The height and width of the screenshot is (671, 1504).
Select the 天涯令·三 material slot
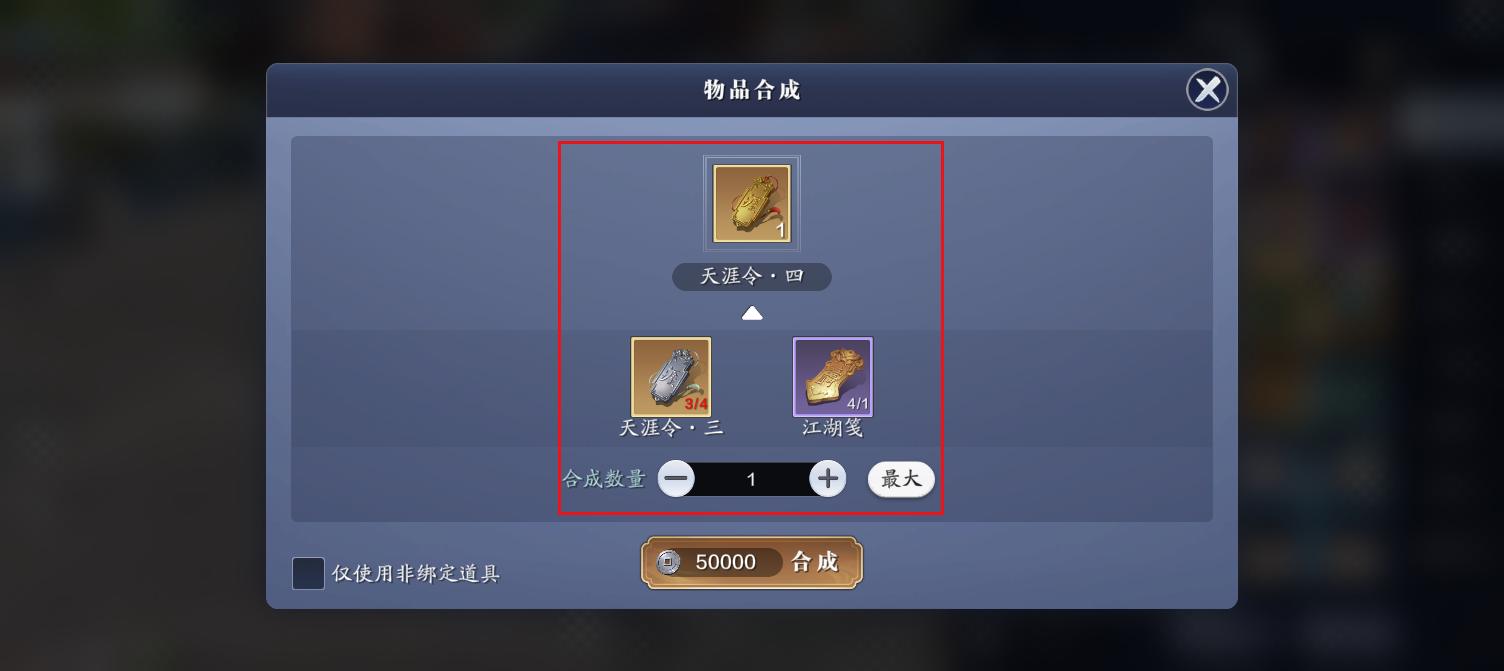[x=671, y=377]
